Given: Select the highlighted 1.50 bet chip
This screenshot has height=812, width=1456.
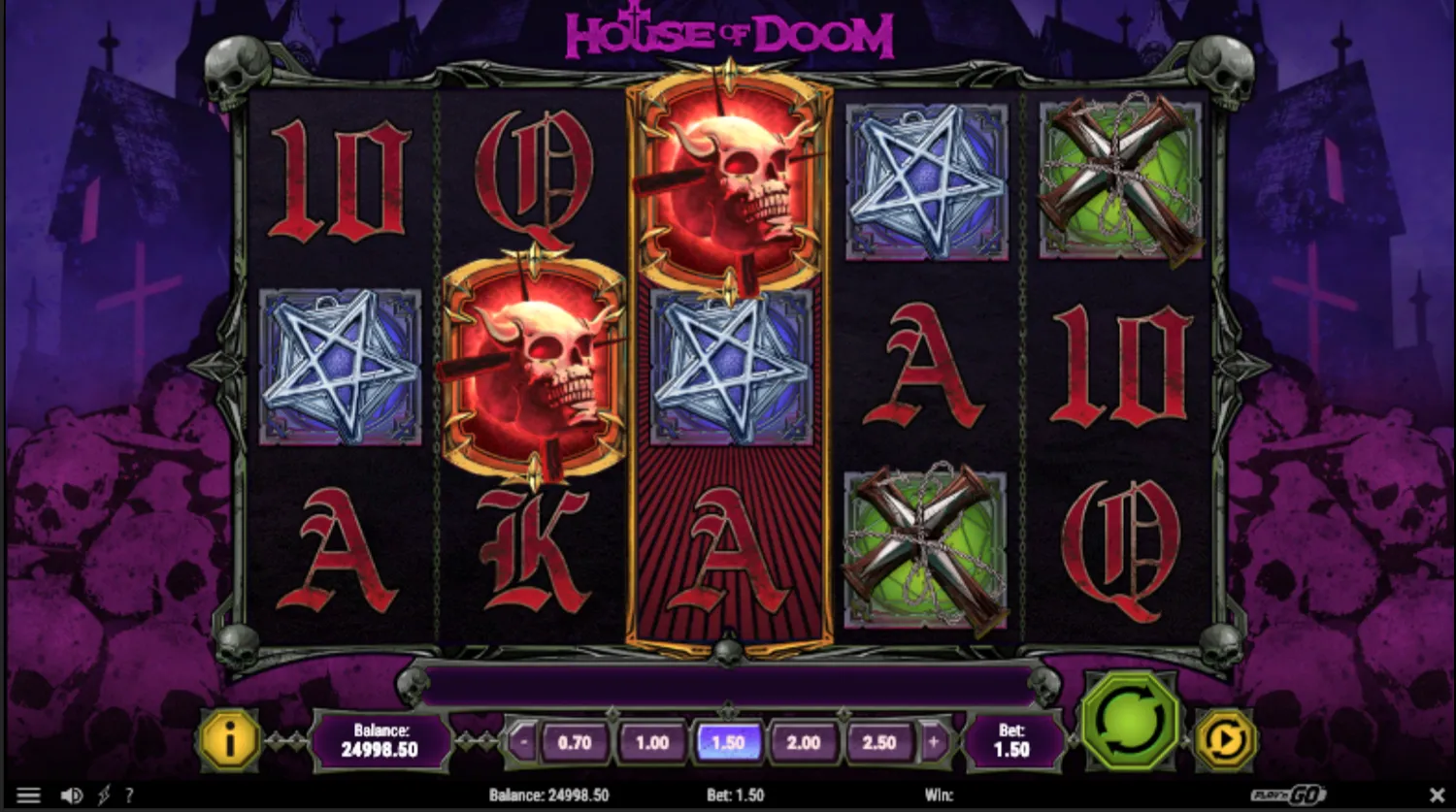Looking at the screenshot, I should 728,741.
